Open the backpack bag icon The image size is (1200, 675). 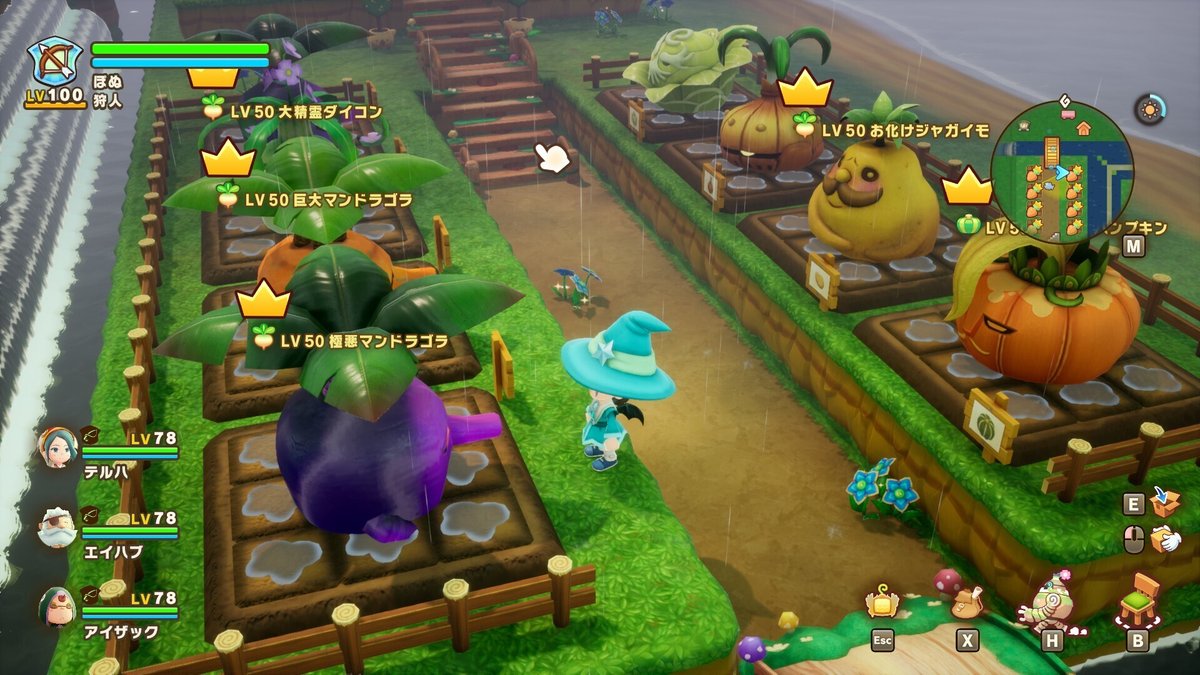966,601
